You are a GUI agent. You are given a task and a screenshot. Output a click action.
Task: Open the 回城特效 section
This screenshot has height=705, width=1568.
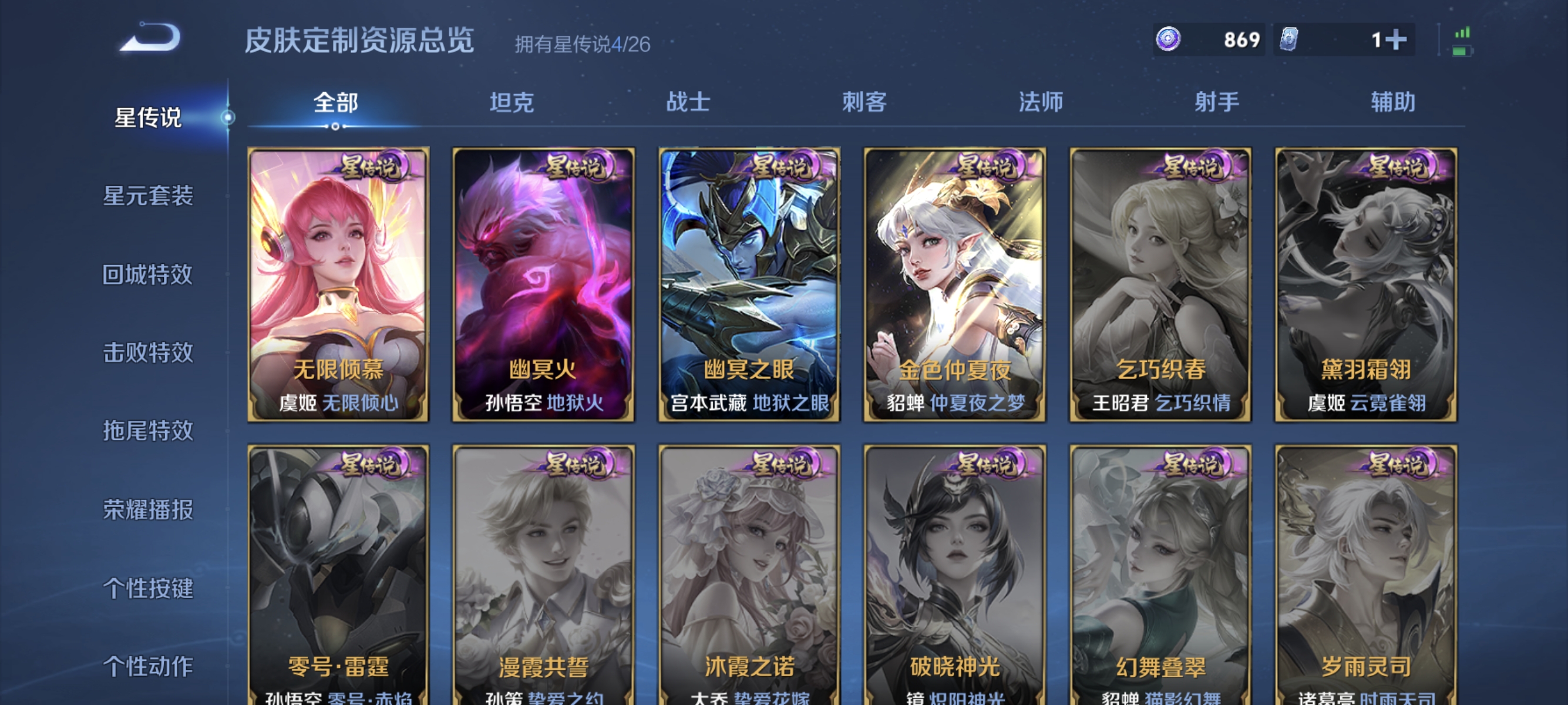[x=148, y=275]
